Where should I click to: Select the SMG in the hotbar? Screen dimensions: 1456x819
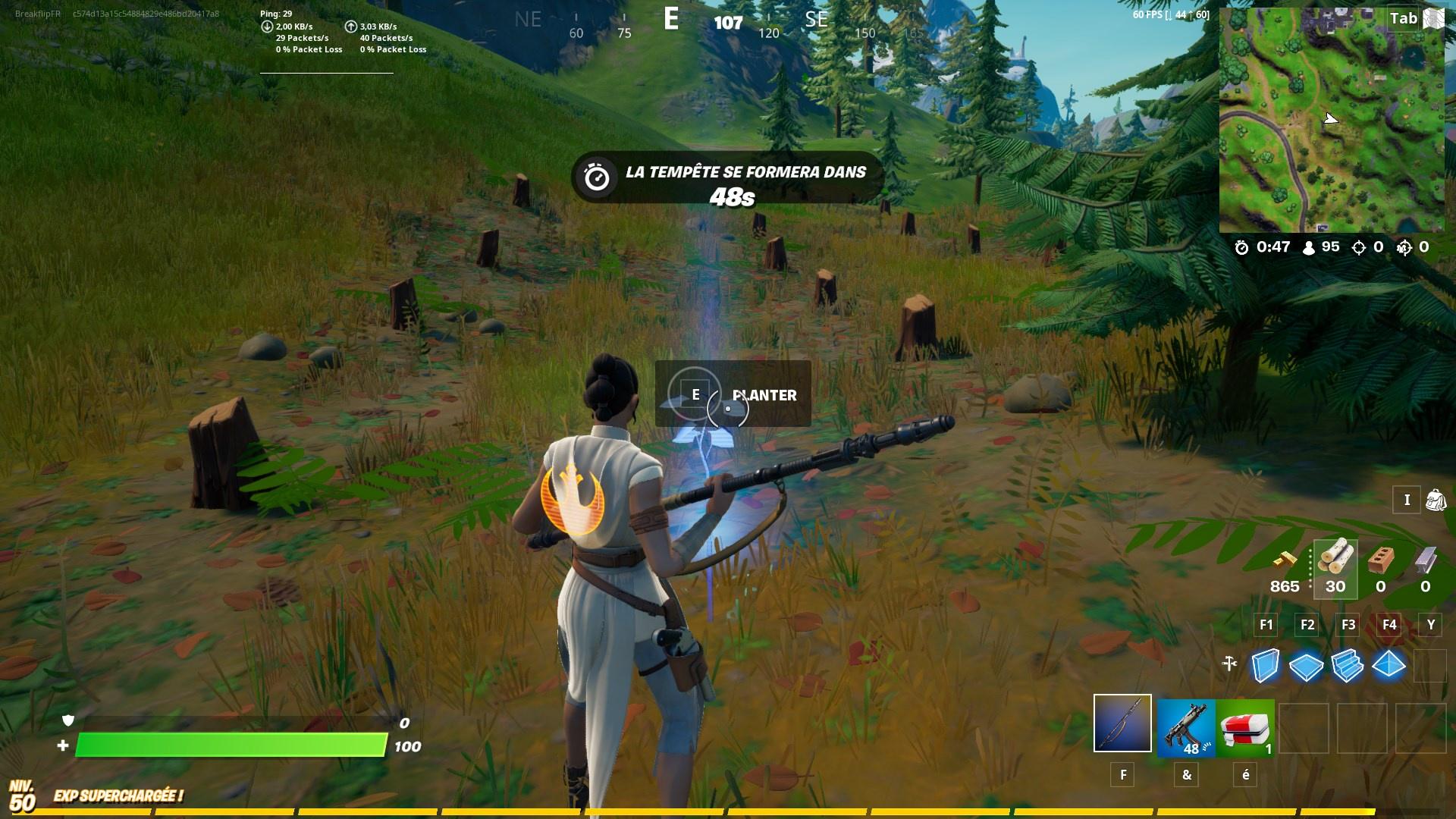point(1188,728)
